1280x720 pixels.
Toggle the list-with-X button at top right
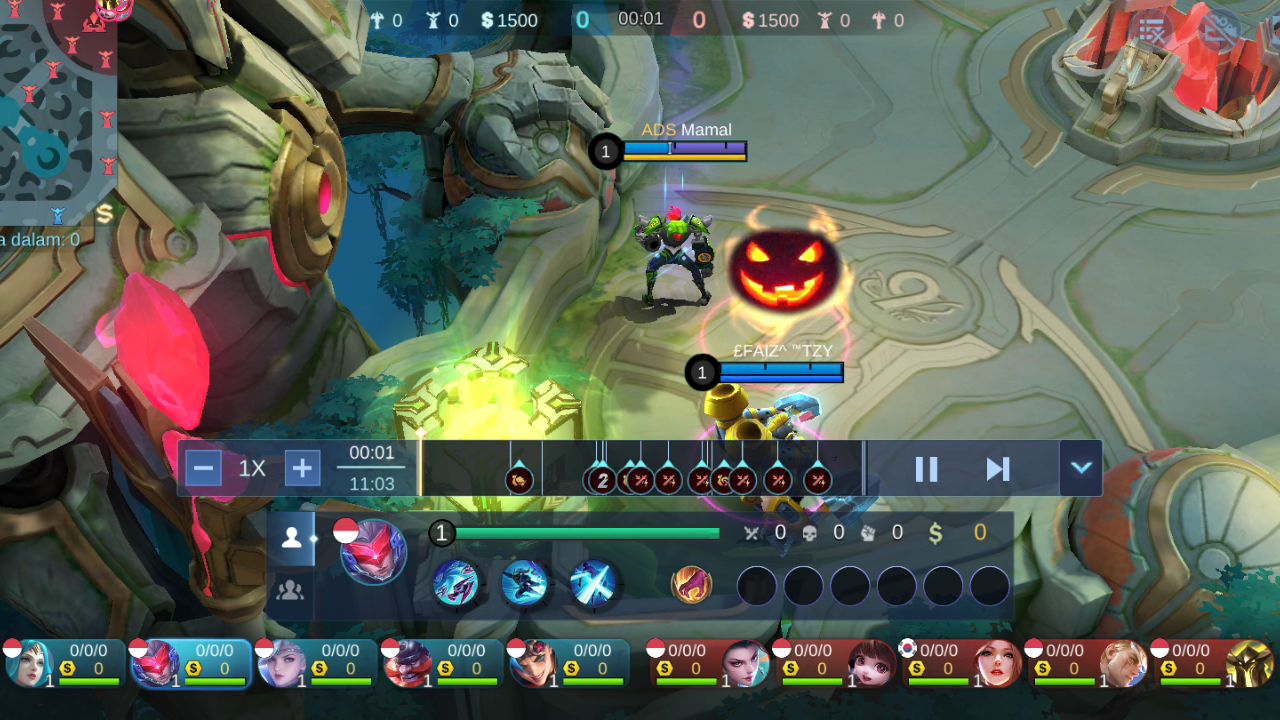[1152, 30]
